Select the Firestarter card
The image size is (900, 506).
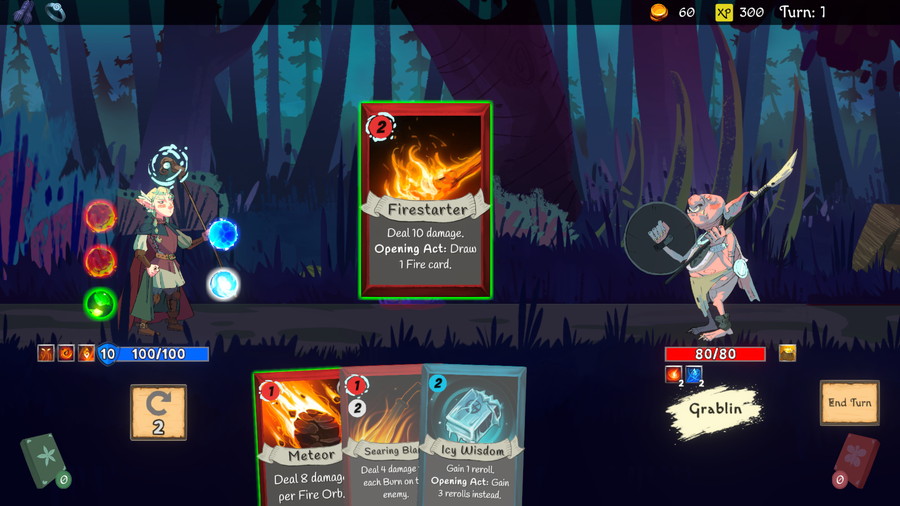(x=426, y=200)
